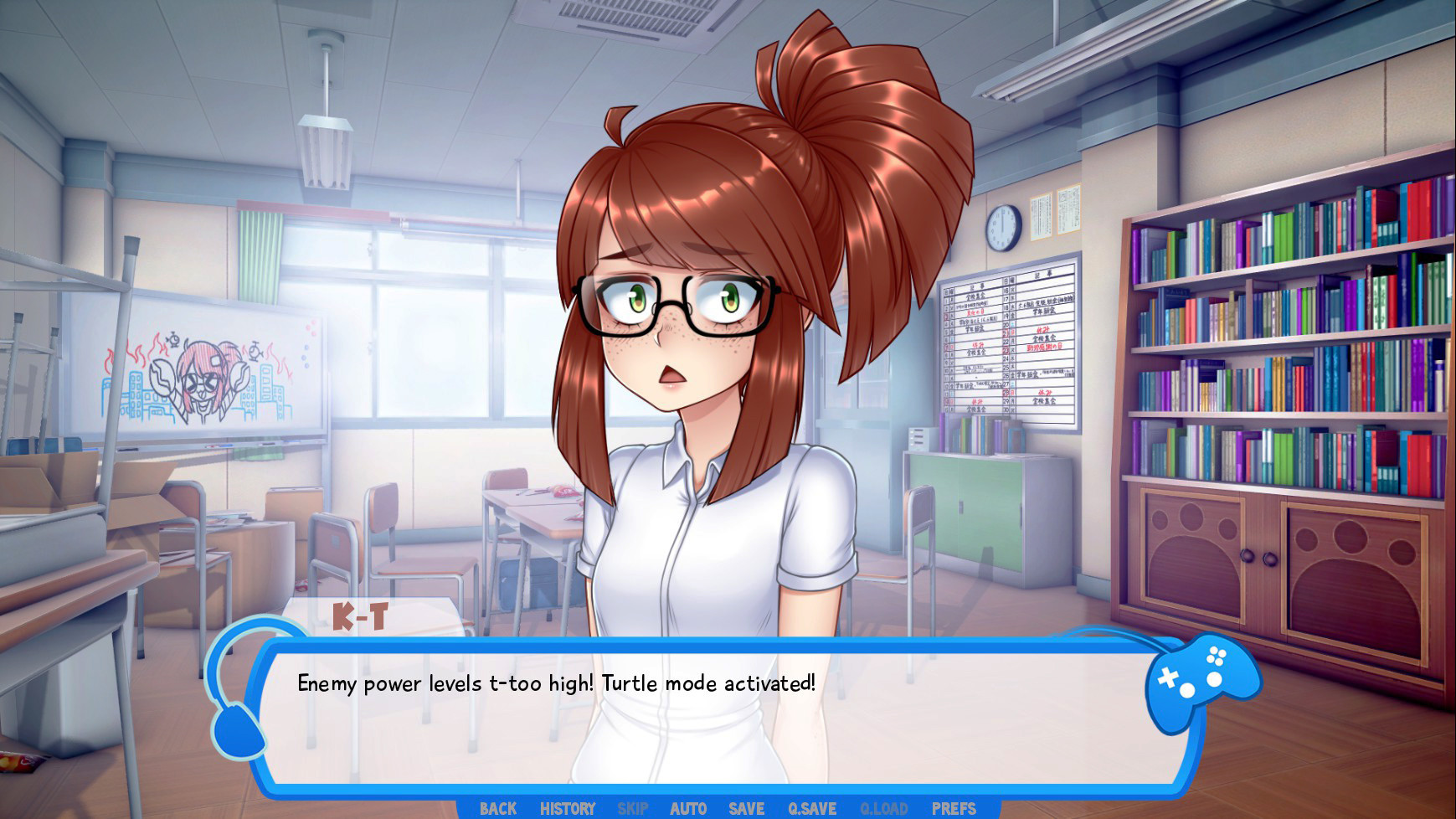Screen dimensions: 1456x819
Task: Open the SAVE game screen
Action: pyautogui.click(x=745, y=809)
